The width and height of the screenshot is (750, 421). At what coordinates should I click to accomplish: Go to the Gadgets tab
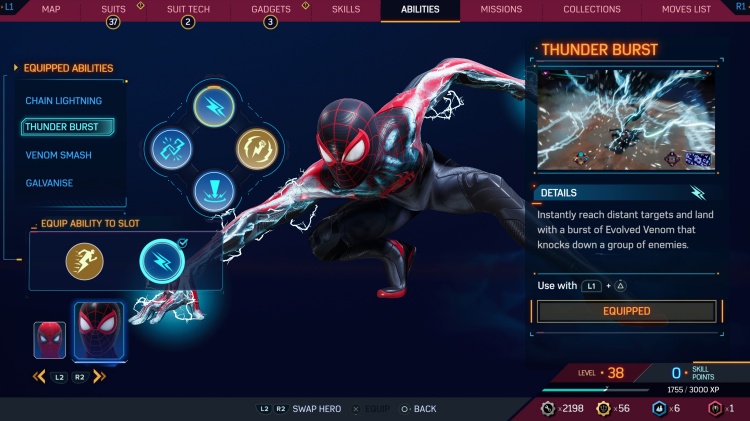270,10
